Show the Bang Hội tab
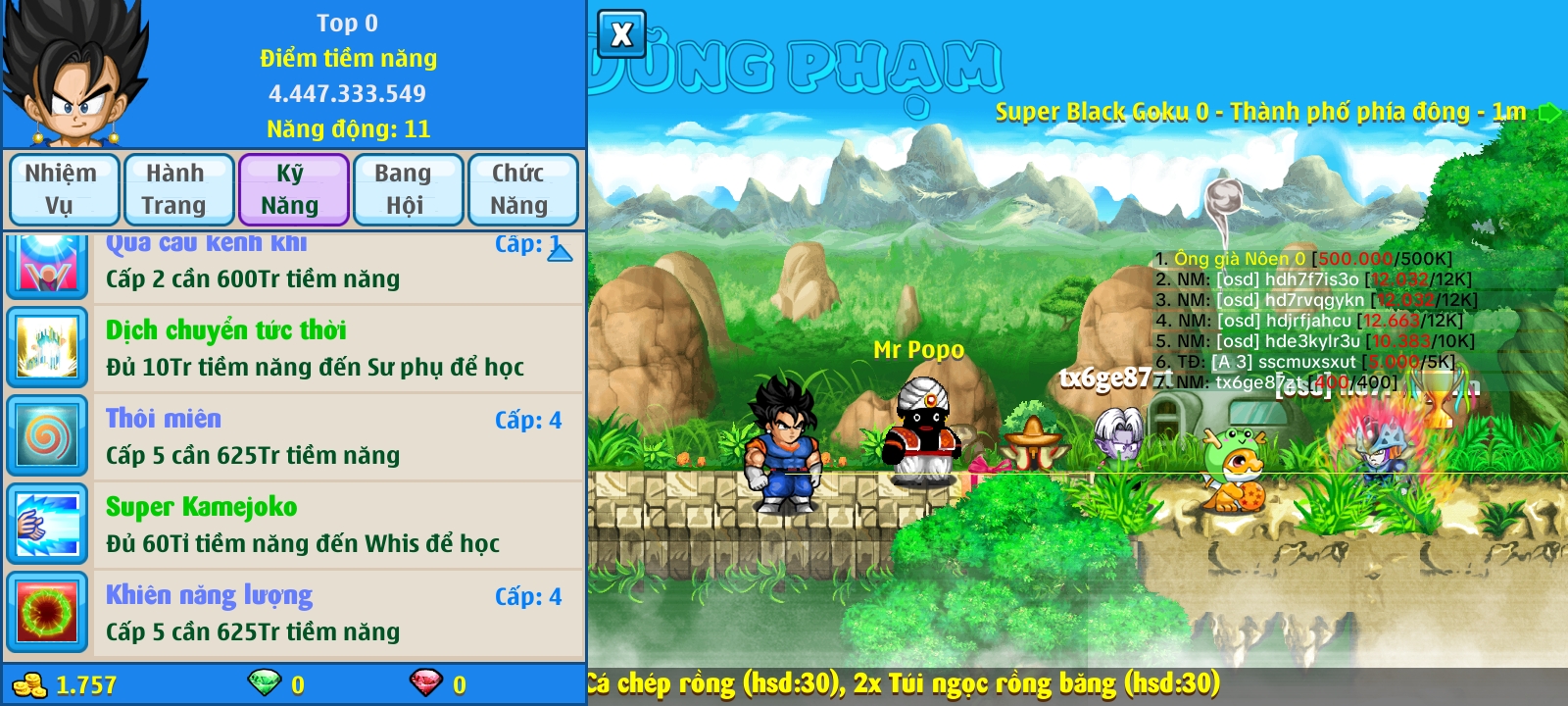The height and width of the screenshot is (706, 1568). pyautogui.click(x=405, y=189)
